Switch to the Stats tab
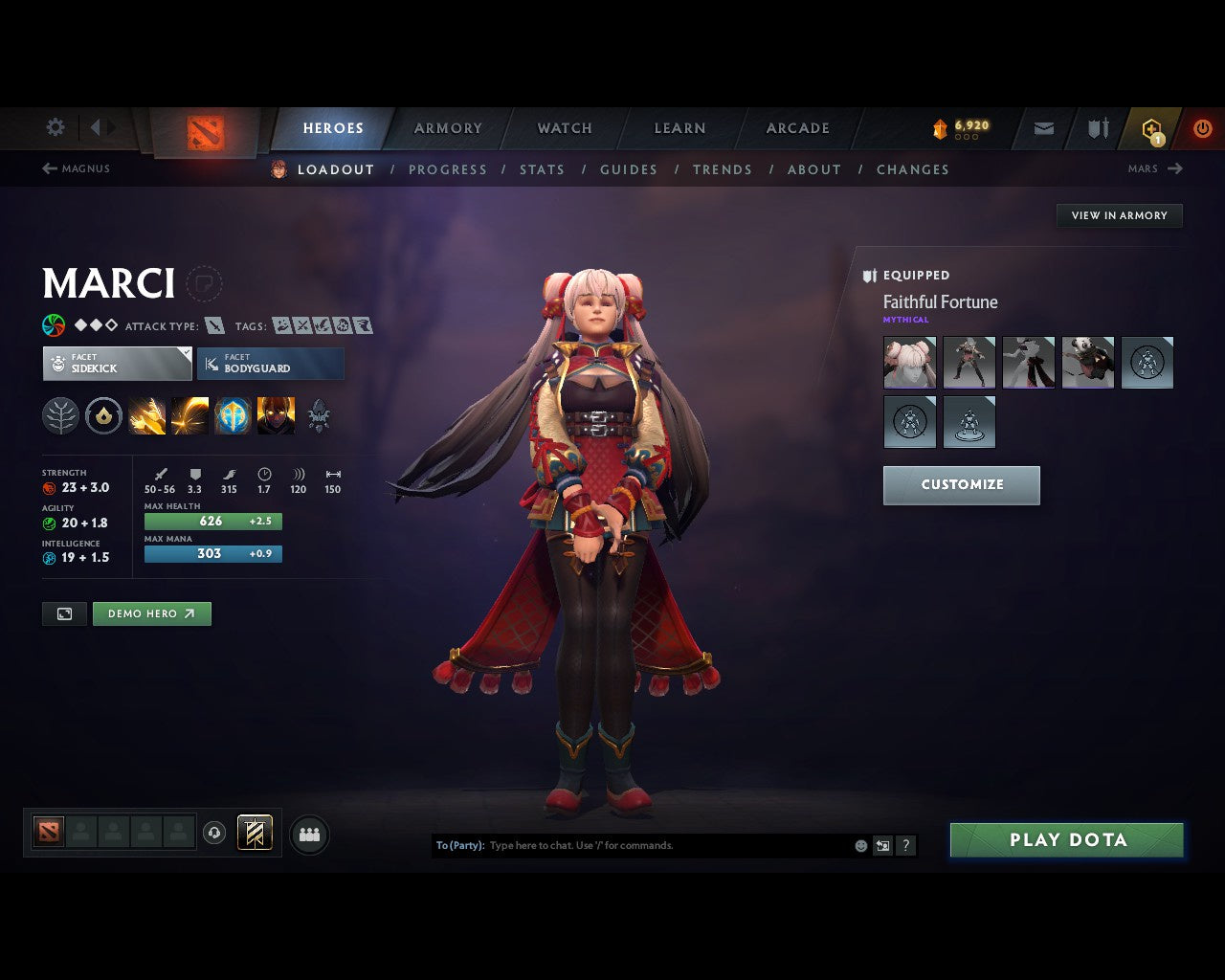This screenshot has width=1225, height=980. click(542, 169)
